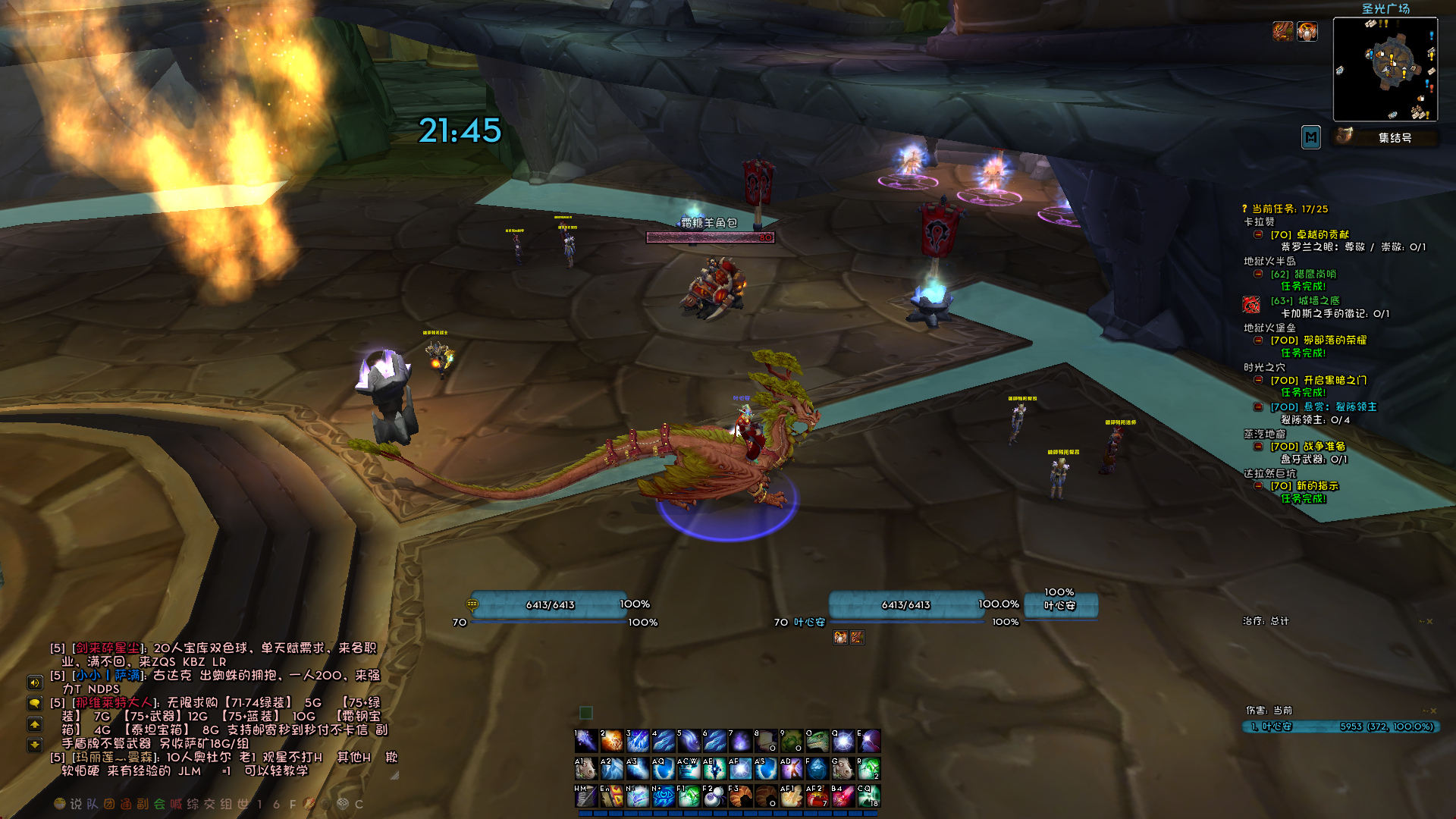Open the minimap of 圣光广场
Screen dimensions: 1456x819
(1385, 69)
